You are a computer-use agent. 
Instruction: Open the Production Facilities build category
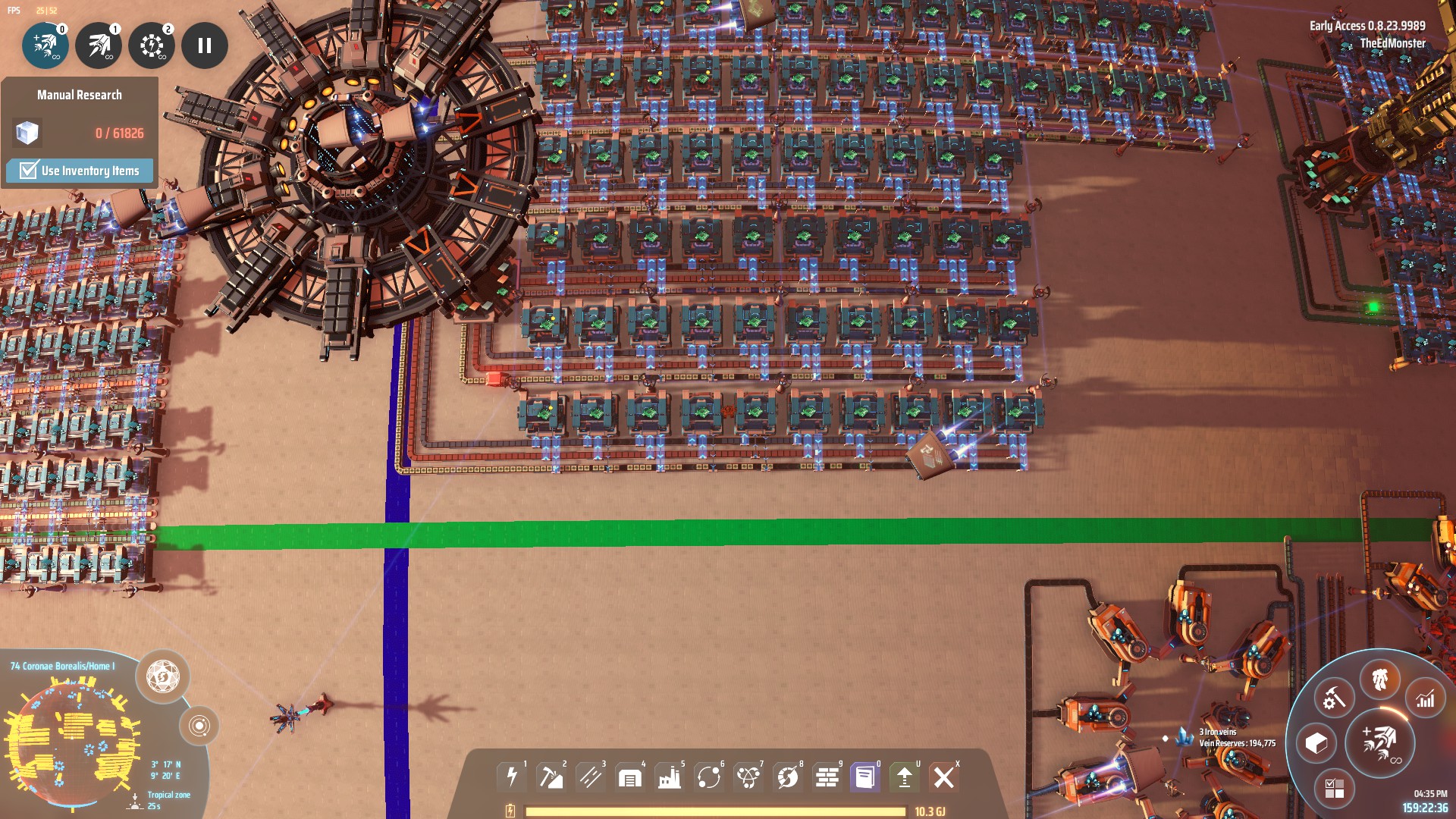click(x=670, y=776)
